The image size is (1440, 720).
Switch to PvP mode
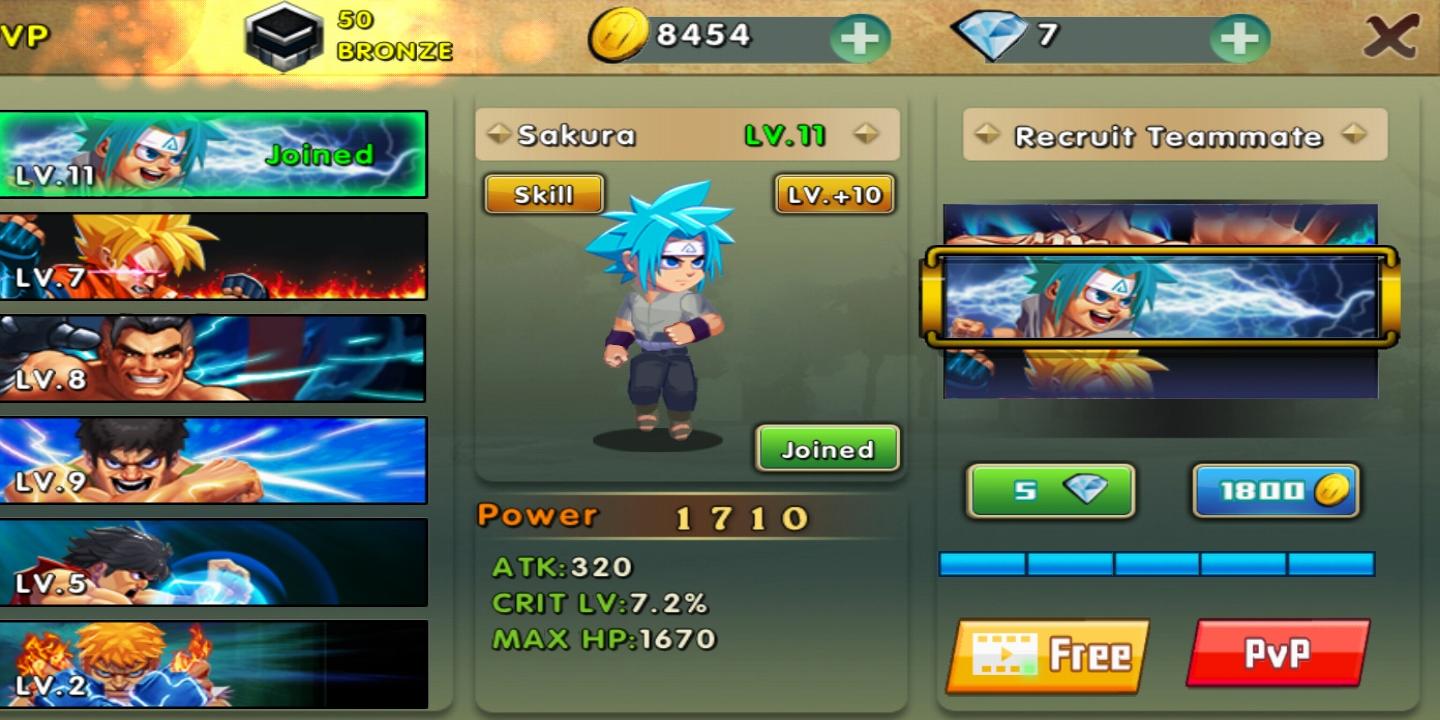tap(1277, 652)
